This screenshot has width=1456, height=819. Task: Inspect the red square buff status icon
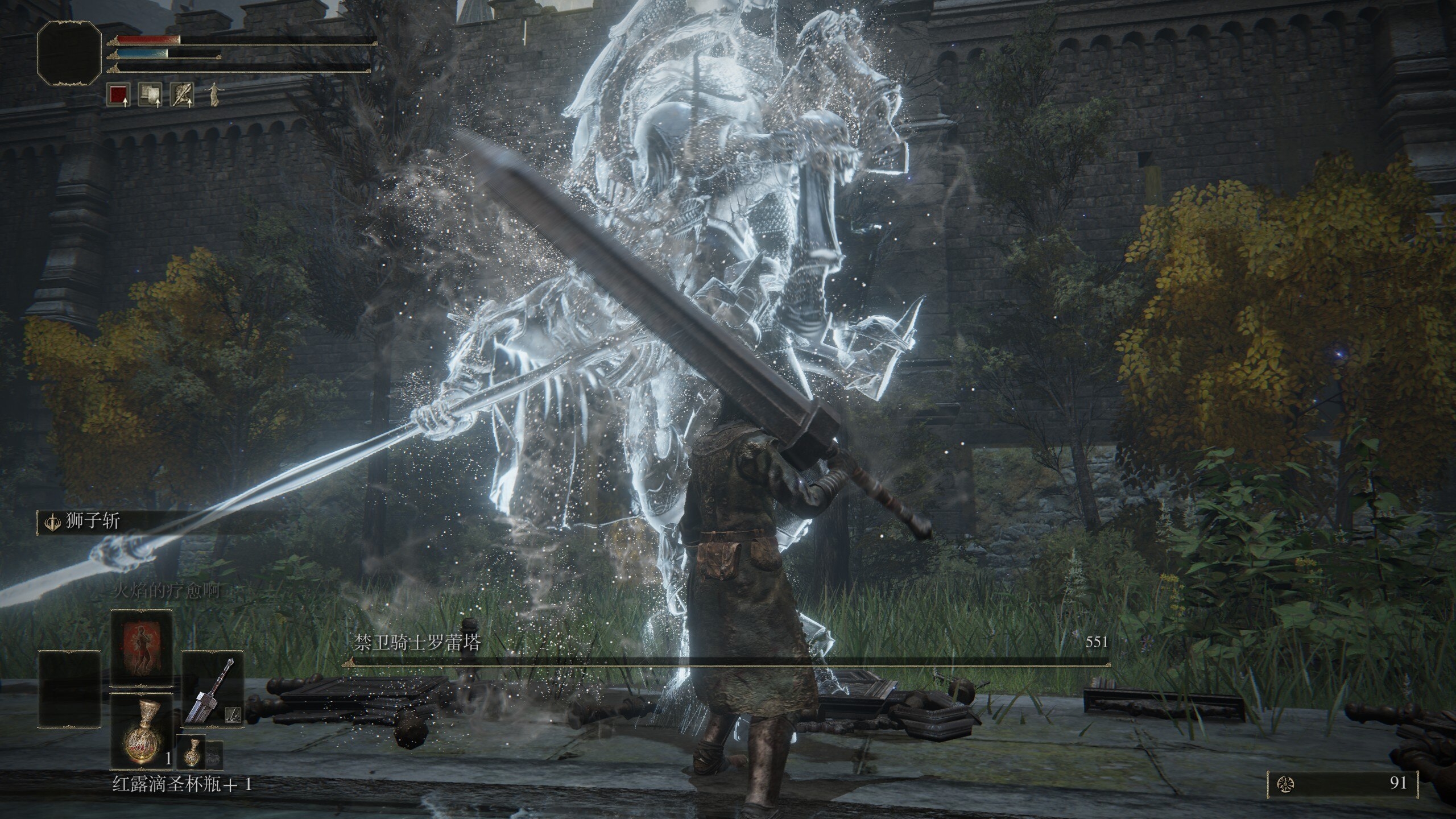[118, 95]
